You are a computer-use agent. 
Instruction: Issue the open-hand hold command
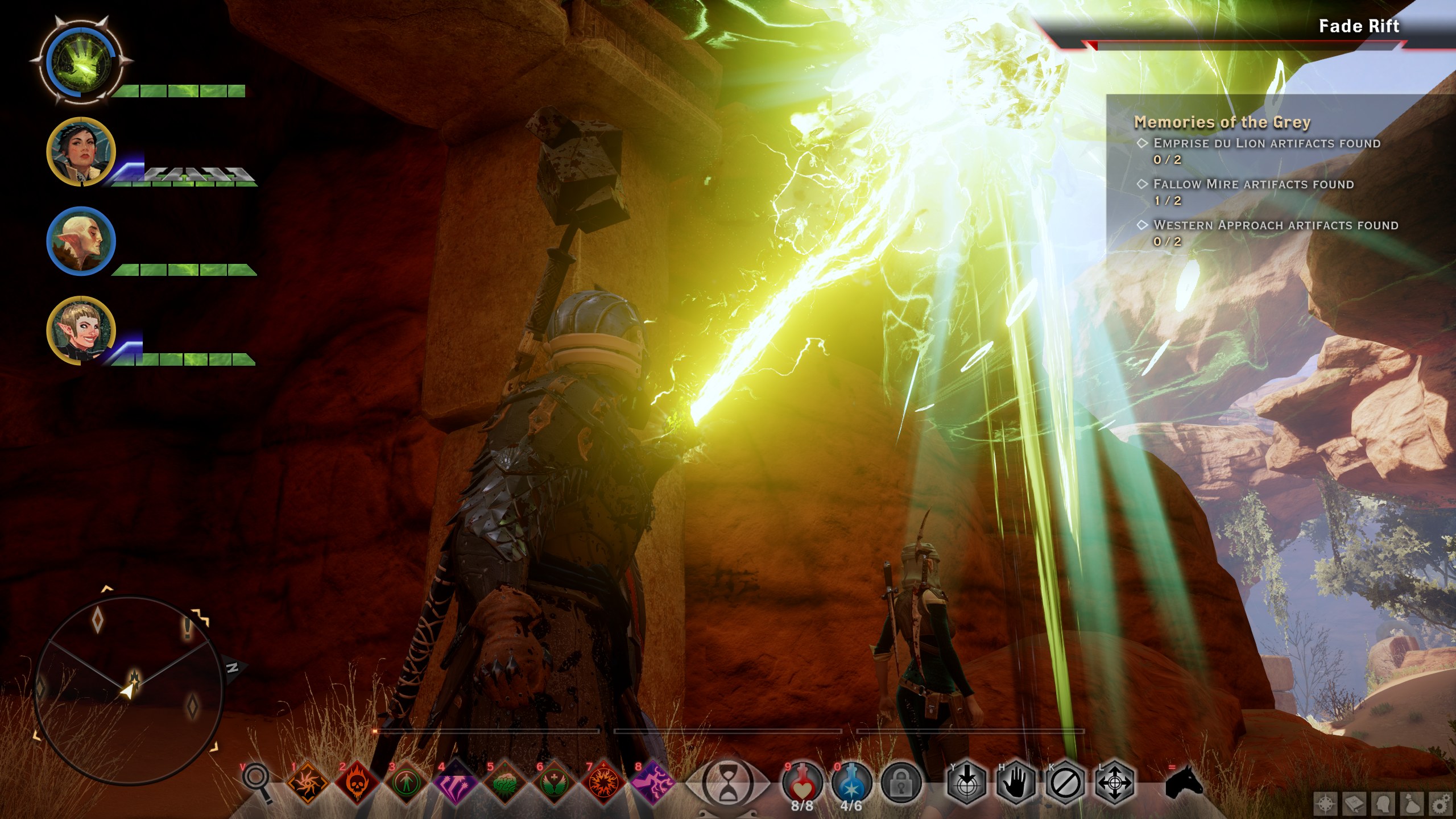click(1016, 784)
